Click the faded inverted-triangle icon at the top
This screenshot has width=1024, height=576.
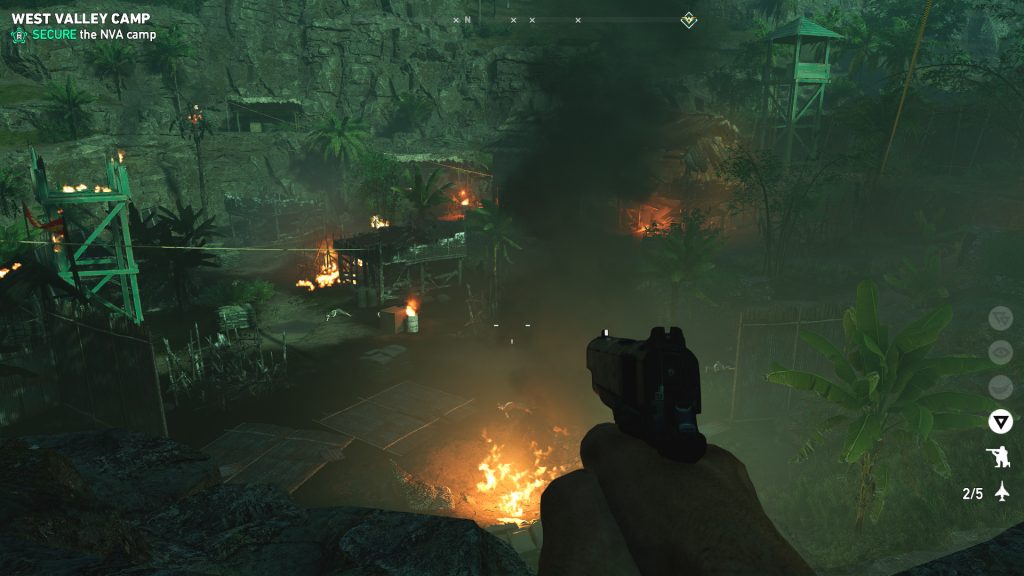coord(1000,318)
